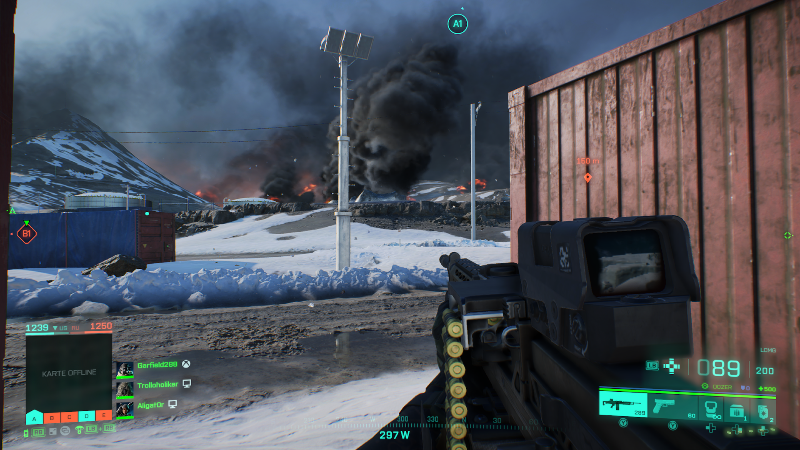The height and width of the screenshot is (450, 800).
Task: Select the ammo crate gadget slot
Action: click(x=736, y=406)
